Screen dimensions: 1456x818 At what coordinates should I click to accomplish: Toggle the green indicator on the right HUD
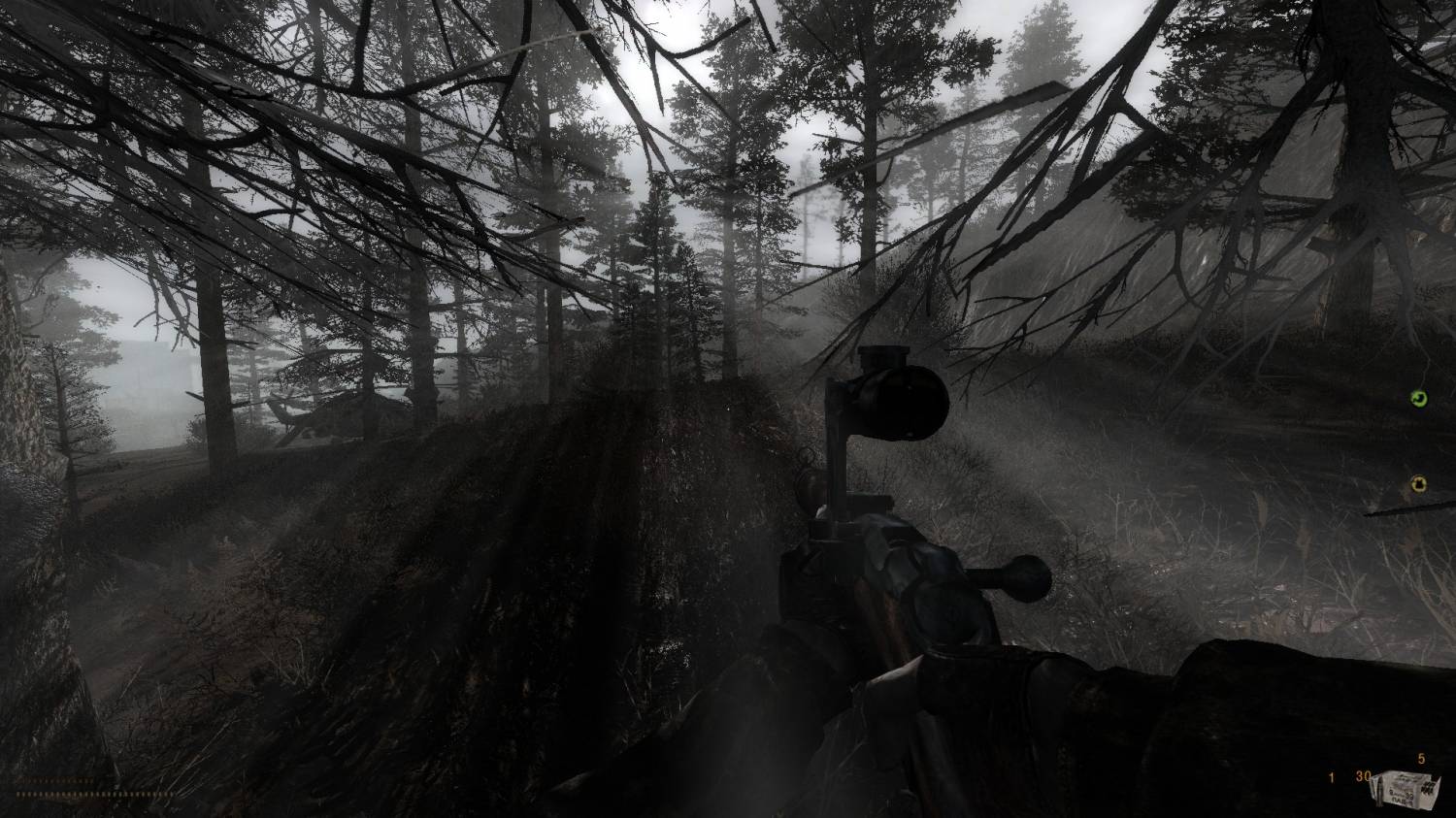point(1419,400)
